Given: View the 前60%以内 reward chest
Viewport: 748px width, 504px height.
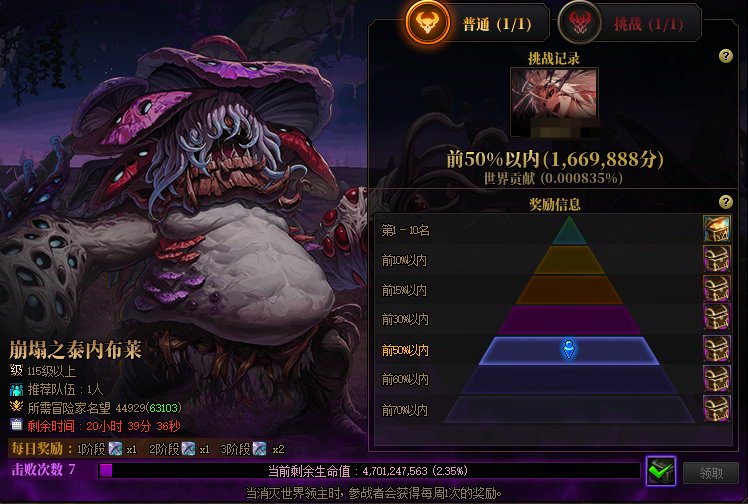Looking at the screenshot, I should pyautogui.click(x=716, y=379).
